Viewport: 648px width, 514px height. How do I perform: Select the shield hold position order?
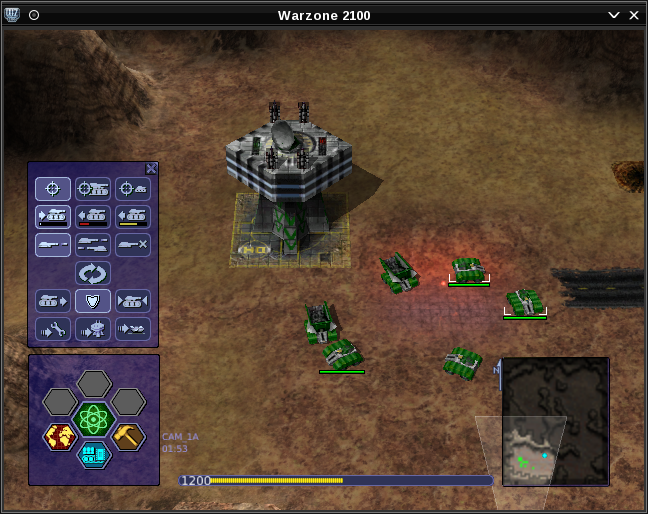(x=93, y=301)
